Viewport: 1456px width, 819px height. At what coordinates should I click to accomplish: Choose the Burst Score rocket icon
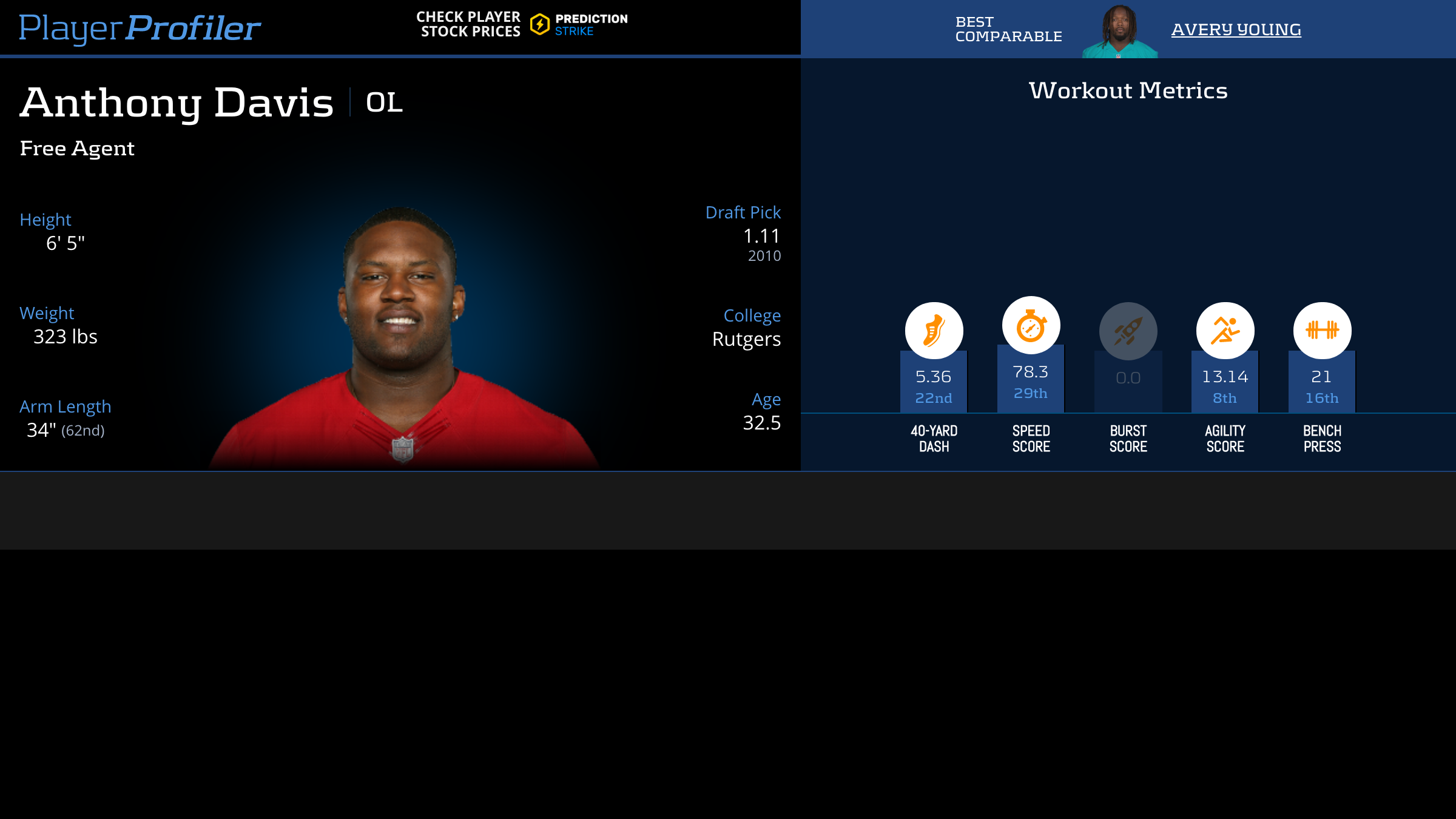click(1128, 331)
